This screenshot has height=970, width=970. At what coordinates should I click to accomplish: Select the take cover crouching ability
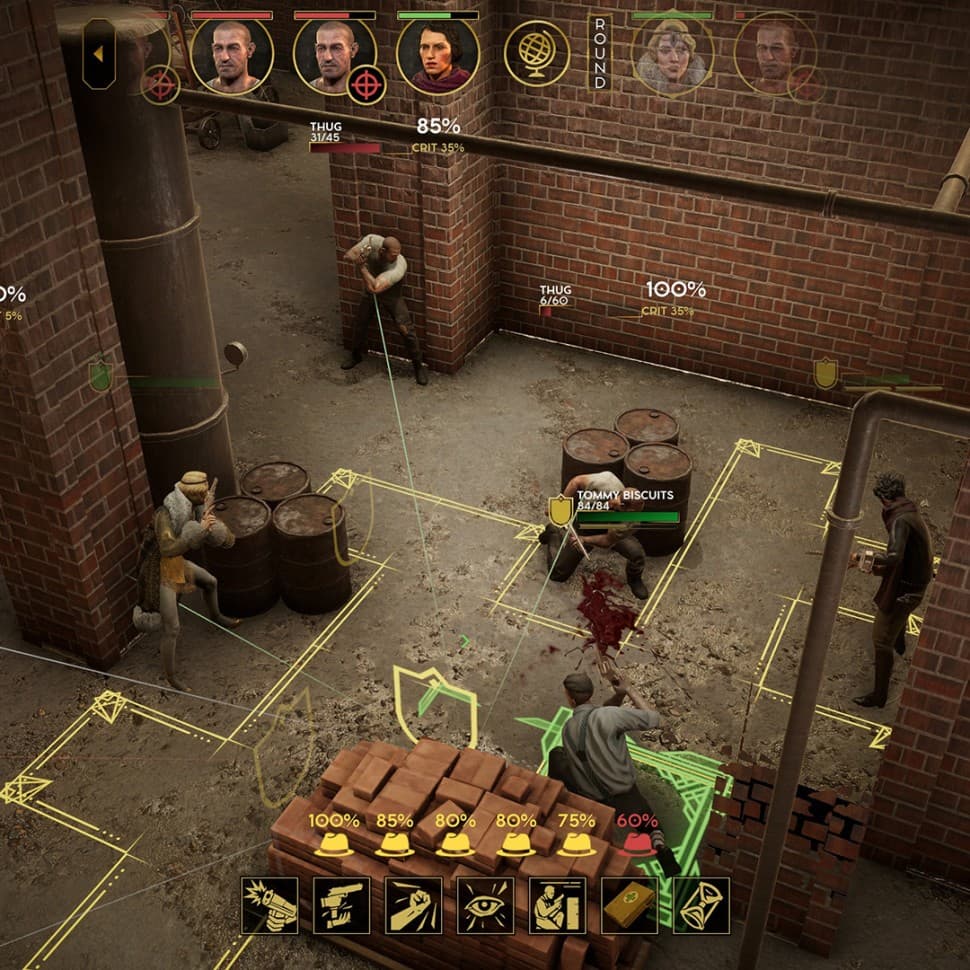(x=558, y=905)
